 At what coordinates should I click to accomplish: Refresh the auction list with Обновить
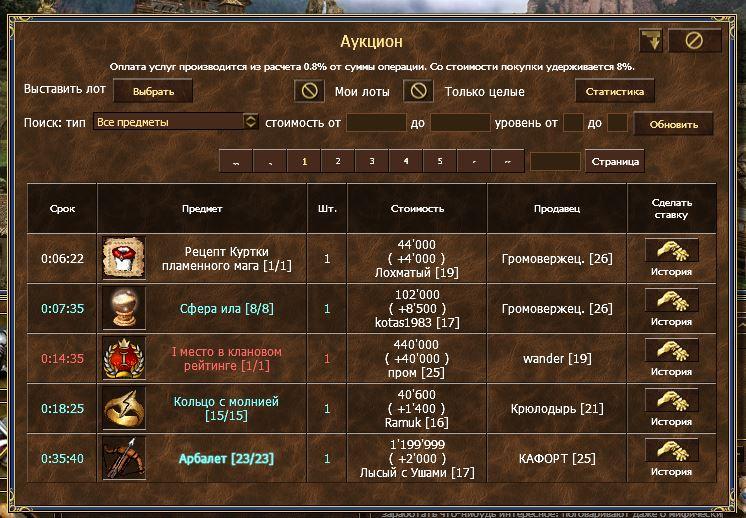point(680,124)
